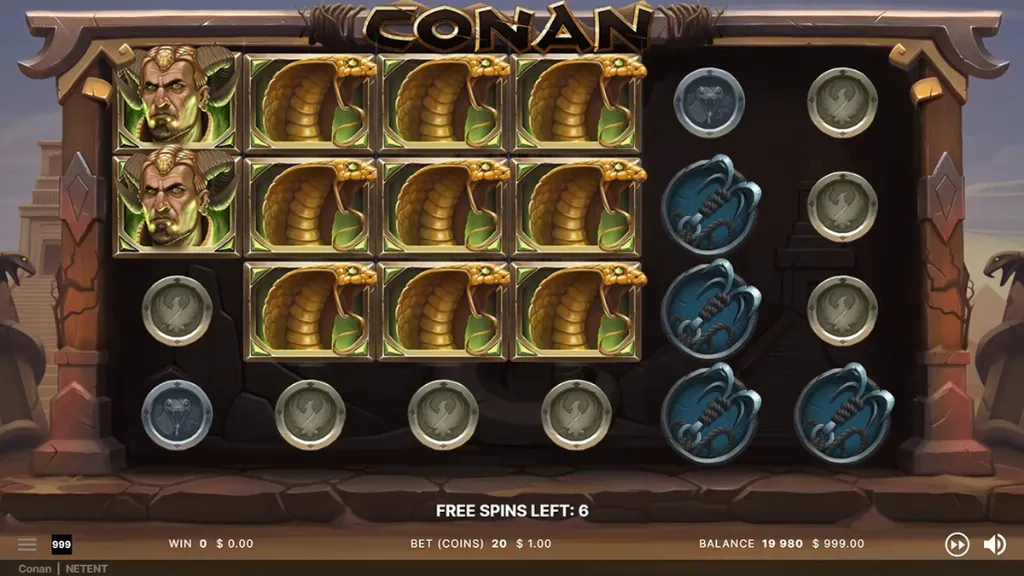Activate the fast-forward quick spin button
This screenshot has width=1024, height=576.
[957, 544]
